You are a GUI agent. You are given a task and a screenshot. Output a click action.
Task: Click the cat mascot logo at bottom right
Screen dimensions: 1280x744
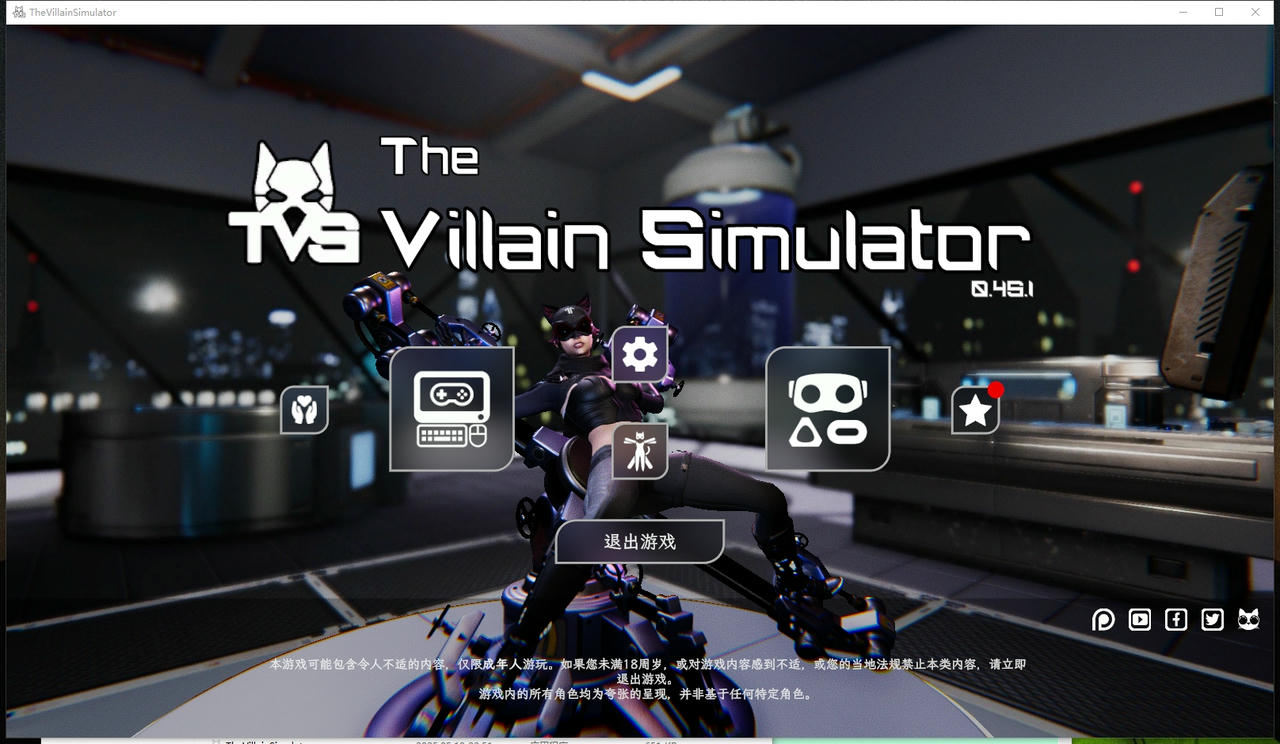[x=1249, y=620]
